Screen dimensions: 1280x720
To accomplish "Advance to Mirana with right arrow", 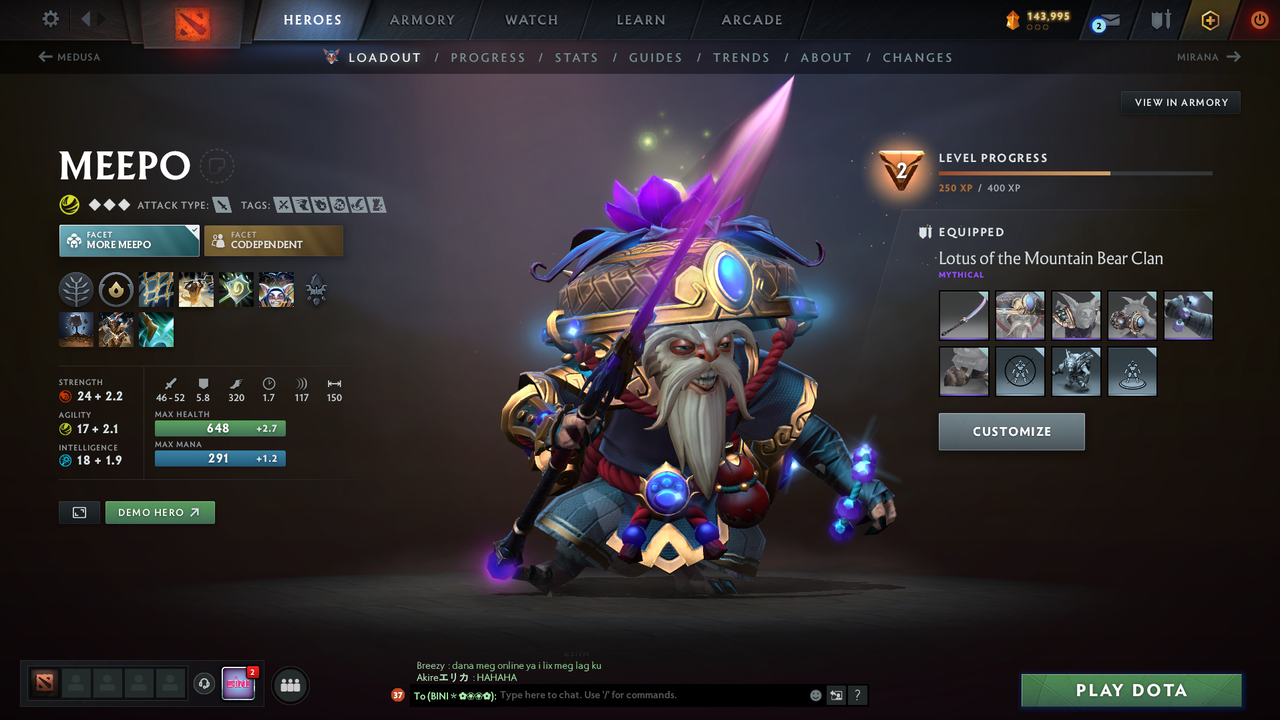I will 1233,57.
